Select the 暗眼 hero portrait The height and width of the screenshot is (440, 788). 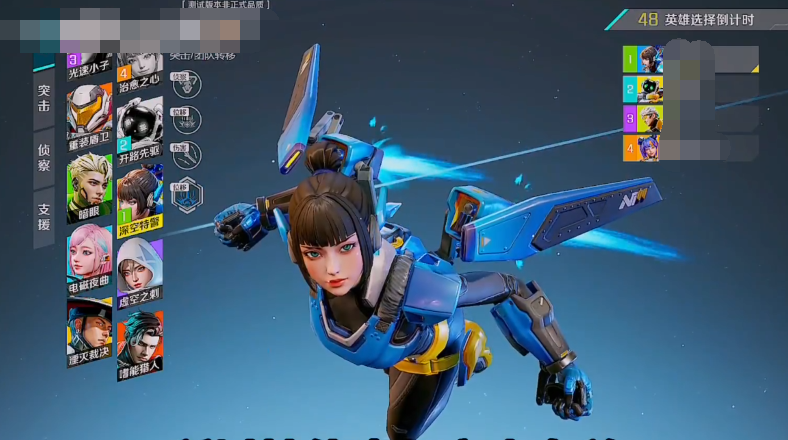(90, 187)
